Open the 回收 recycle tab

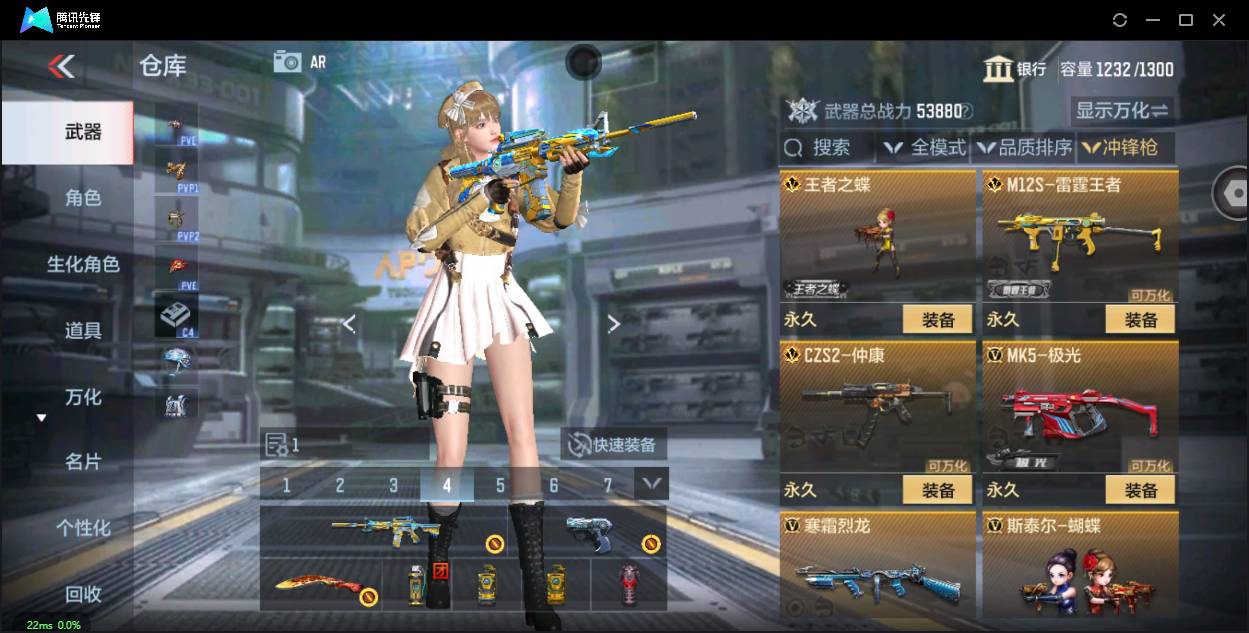[x=83, y=594]
